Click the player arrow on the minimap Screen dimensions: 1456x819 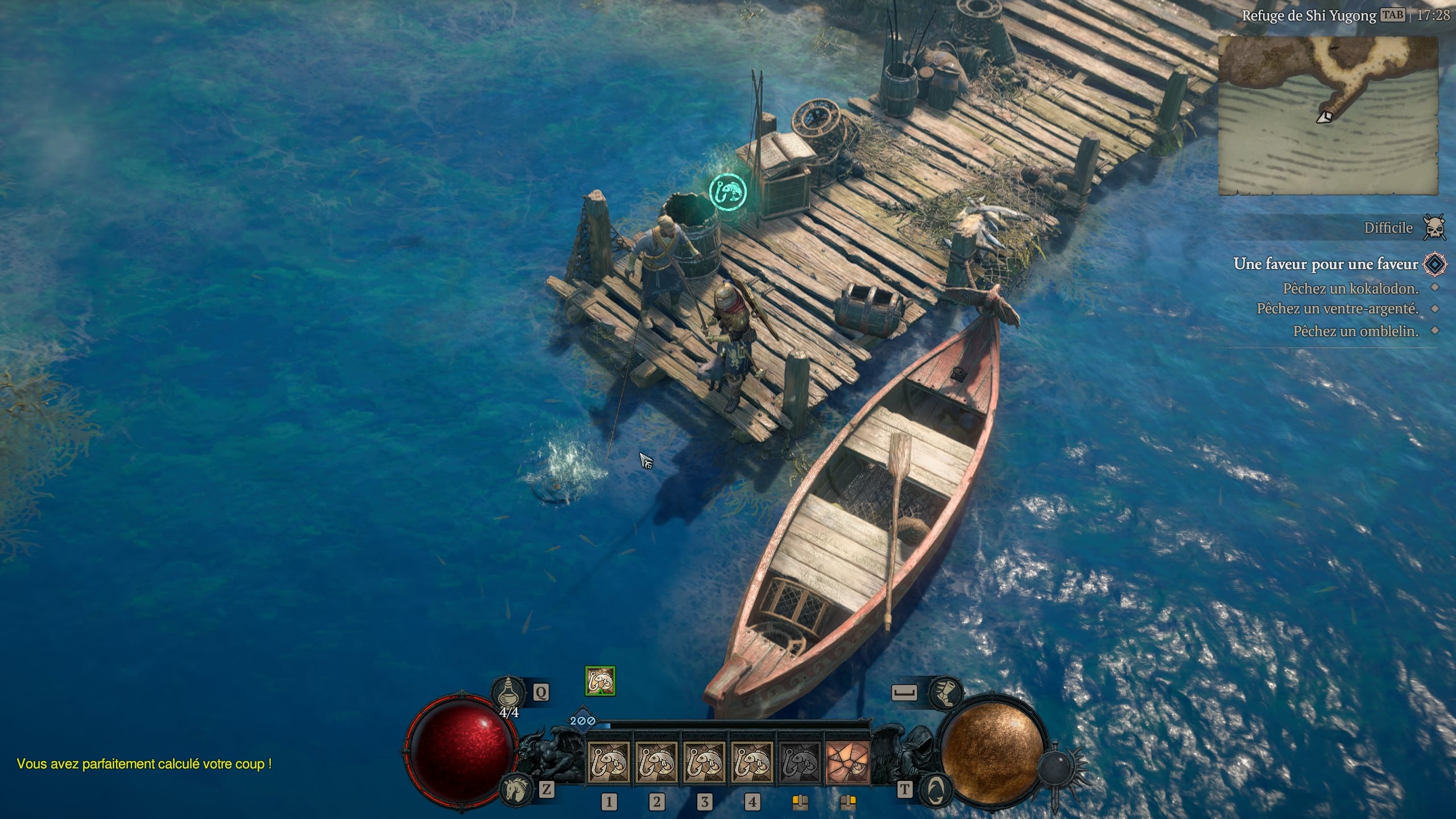click(x=1325, y=118)
